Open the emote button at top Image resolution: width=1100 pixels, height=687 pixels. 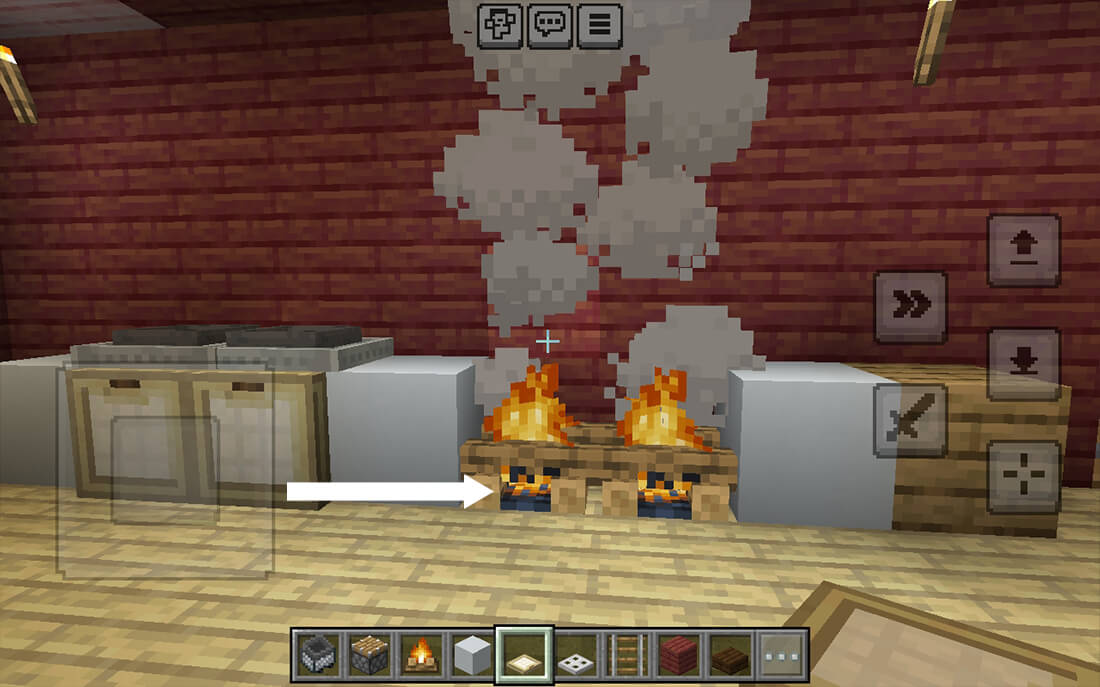click(x=500, y=25)
